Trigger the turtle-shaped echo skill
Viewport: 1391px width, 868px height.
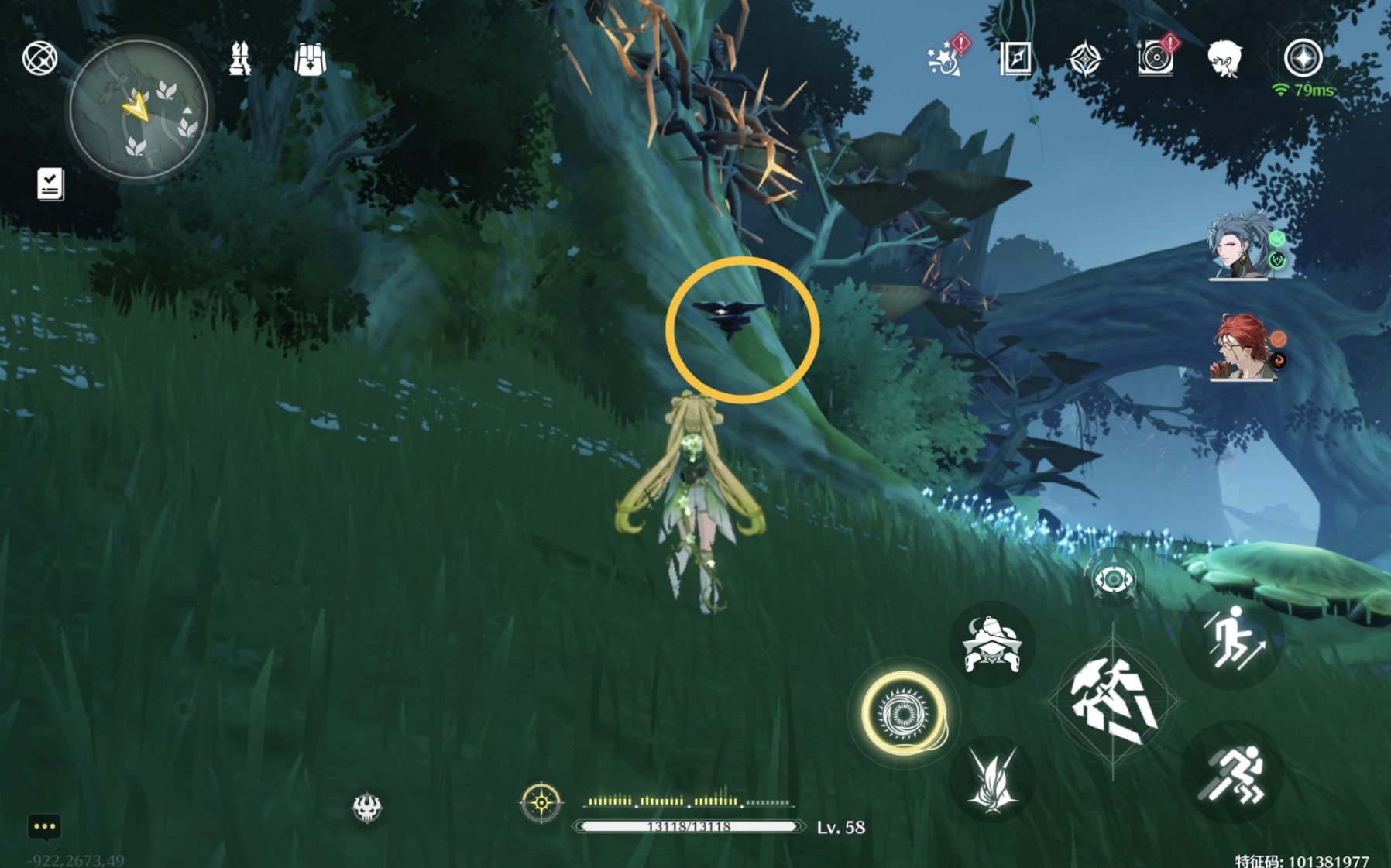point(991,644)
